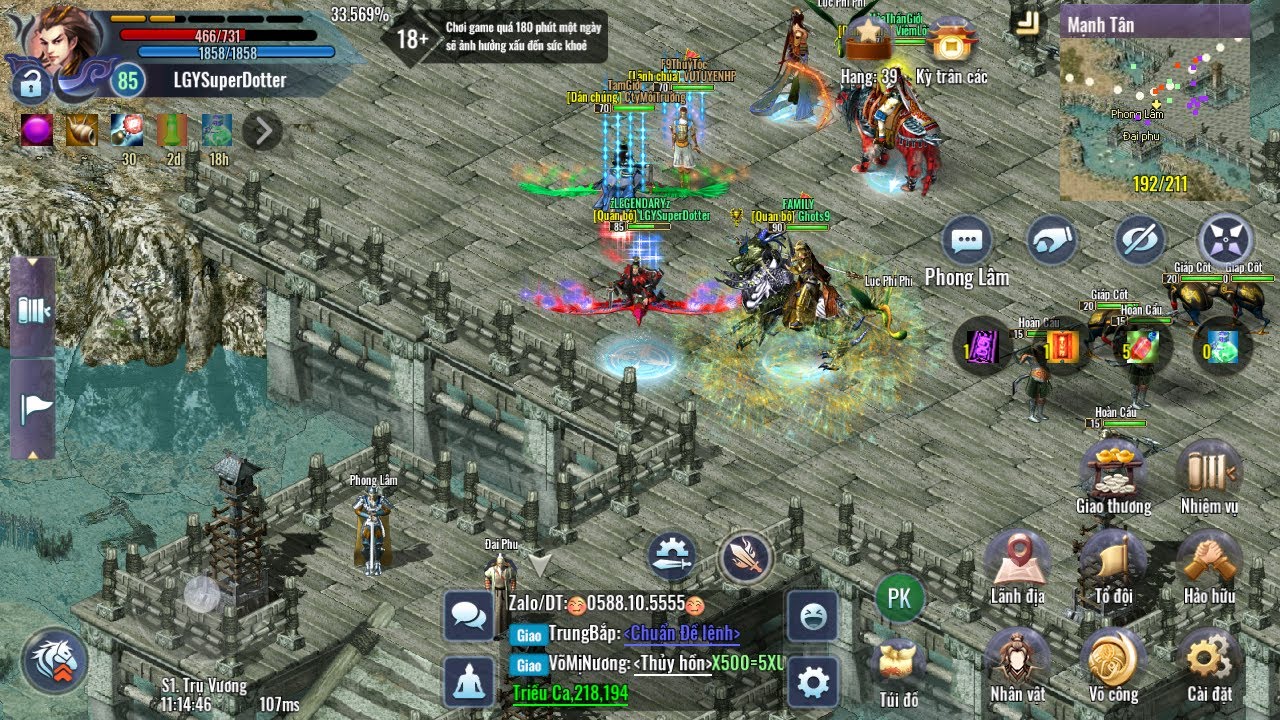Screen dimensions: 1280x720
Task: Open the Hảo hữu friends list
Action: [1208, 562]
